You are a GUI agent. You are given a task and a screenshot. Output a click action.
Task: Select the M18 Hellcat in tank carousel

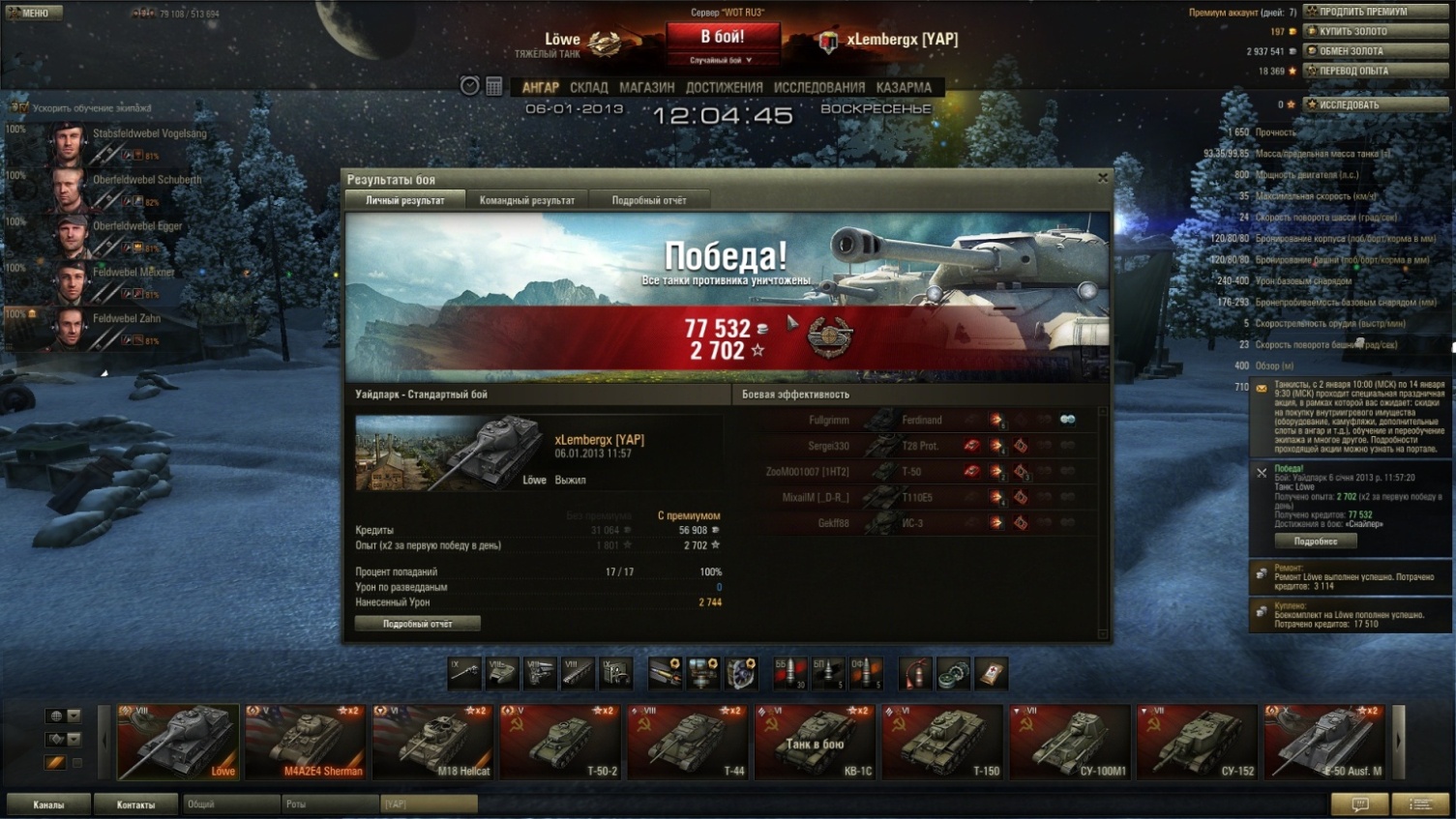pos(432,742)
